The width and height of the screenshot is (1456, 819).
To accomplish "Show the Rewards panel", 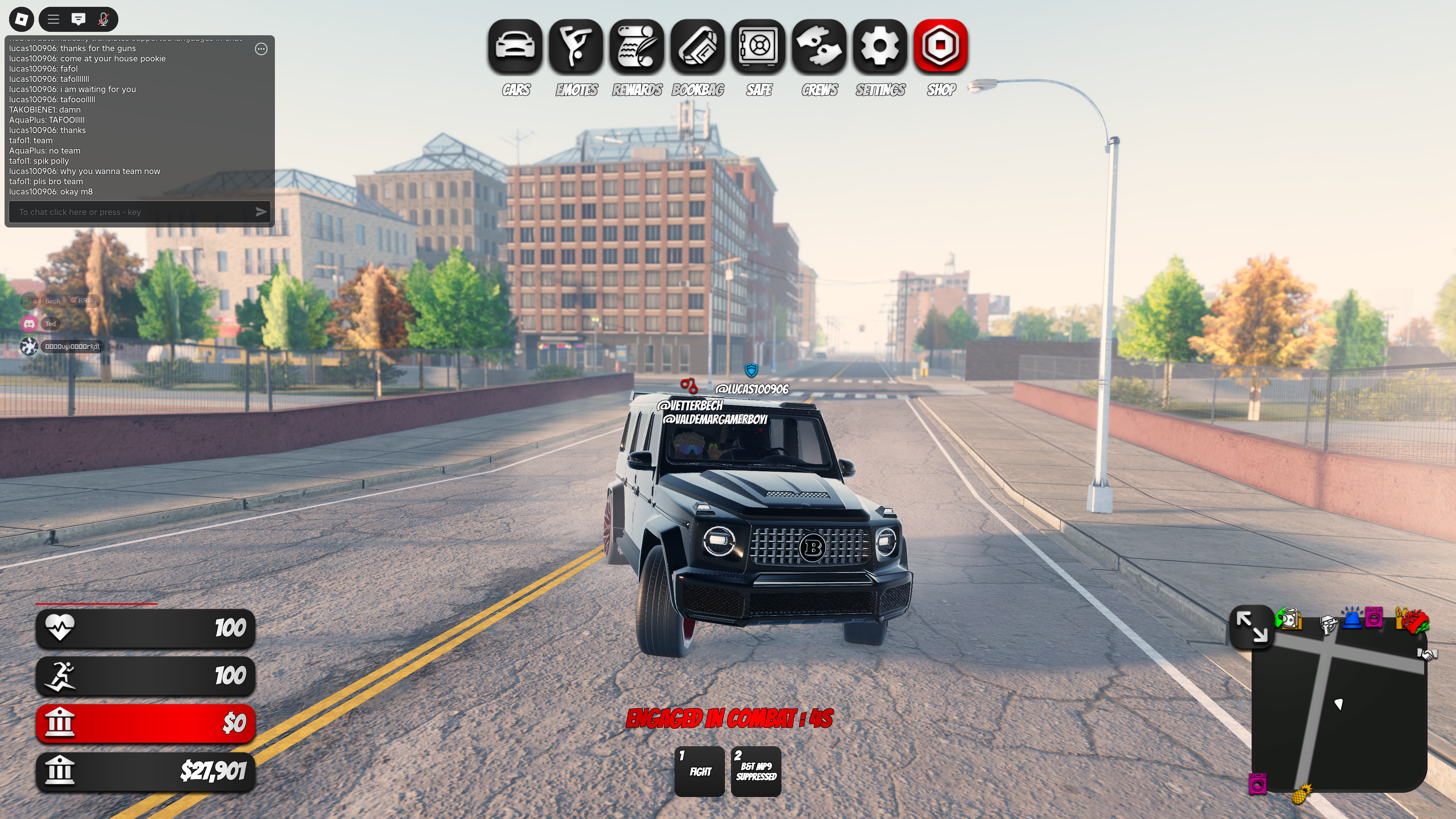I will tap(637, 46).
